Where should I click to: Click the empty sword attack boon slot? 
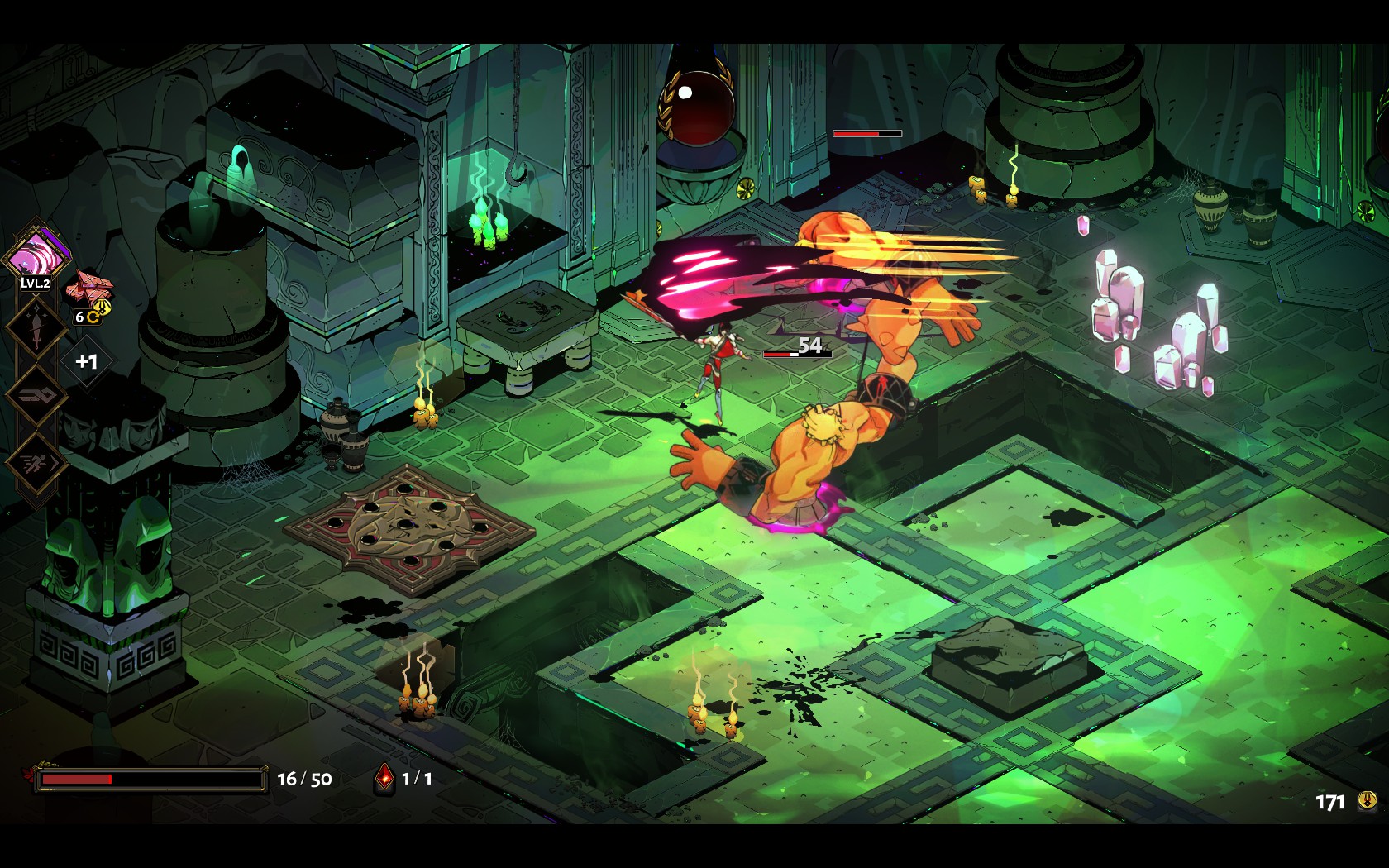[x=36, y=327]
